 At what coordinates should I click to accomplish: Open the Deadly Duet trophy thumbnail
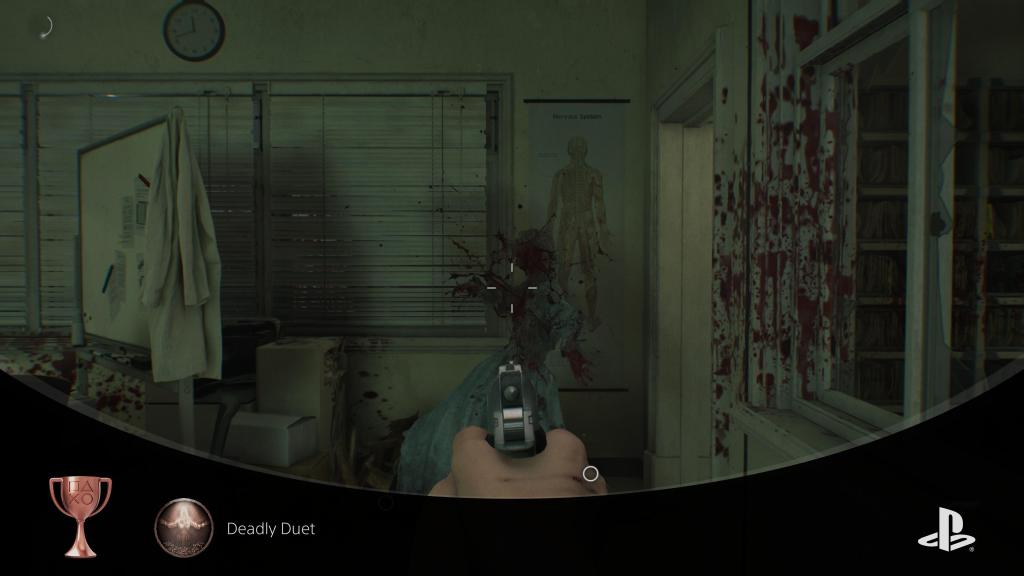(184, 527)
